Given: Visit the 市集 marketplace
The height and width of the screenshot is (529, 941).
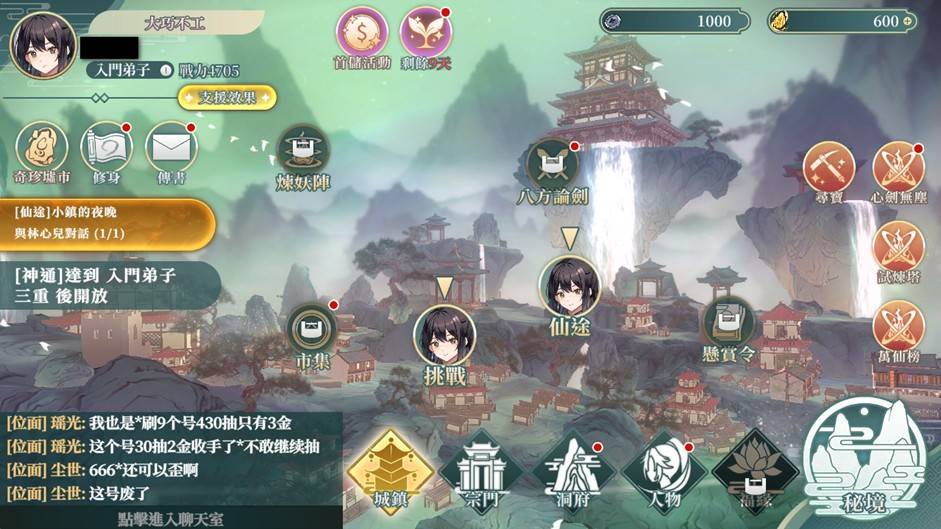Looking at the screenshot, I should click(x=312, y=329).
